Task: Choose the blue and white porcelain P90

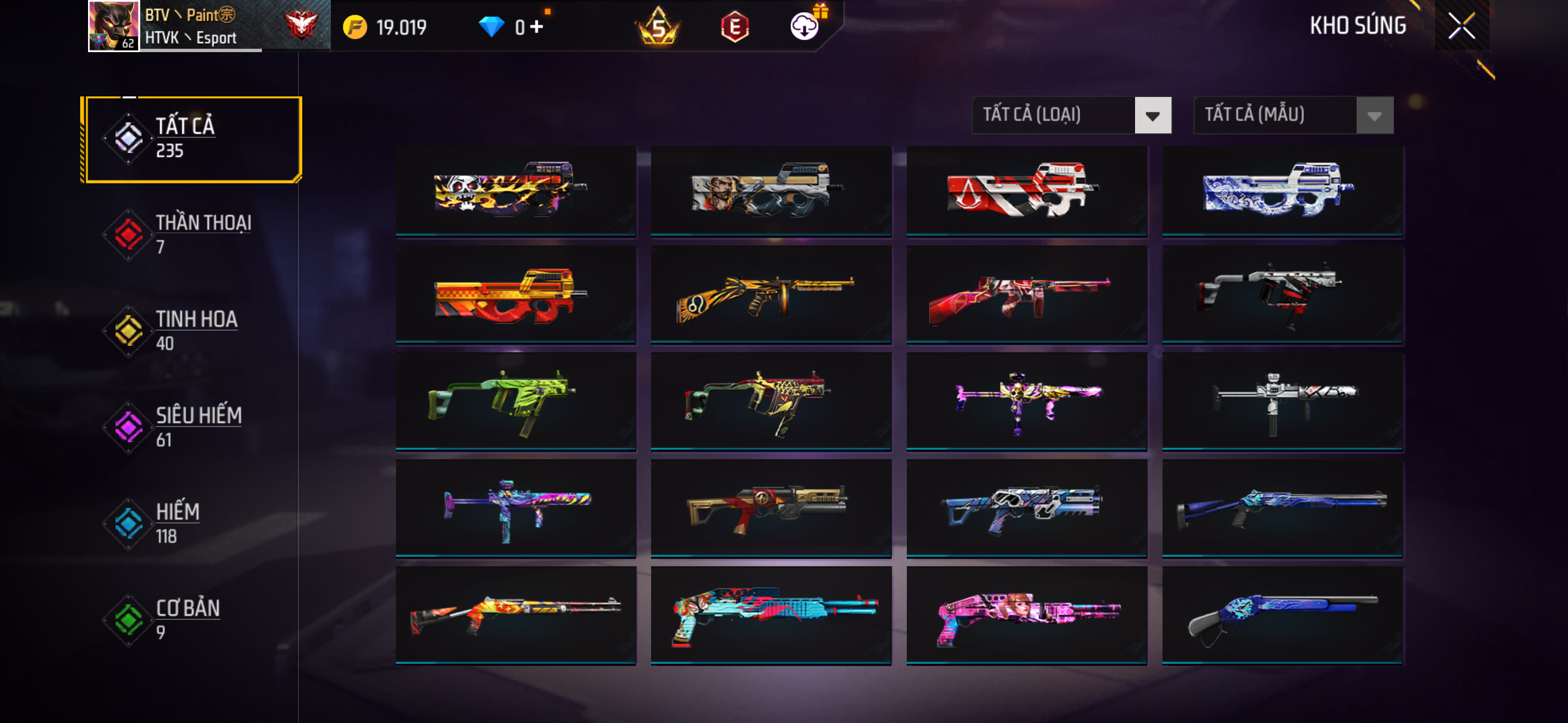Action: tap(1282, 191)
